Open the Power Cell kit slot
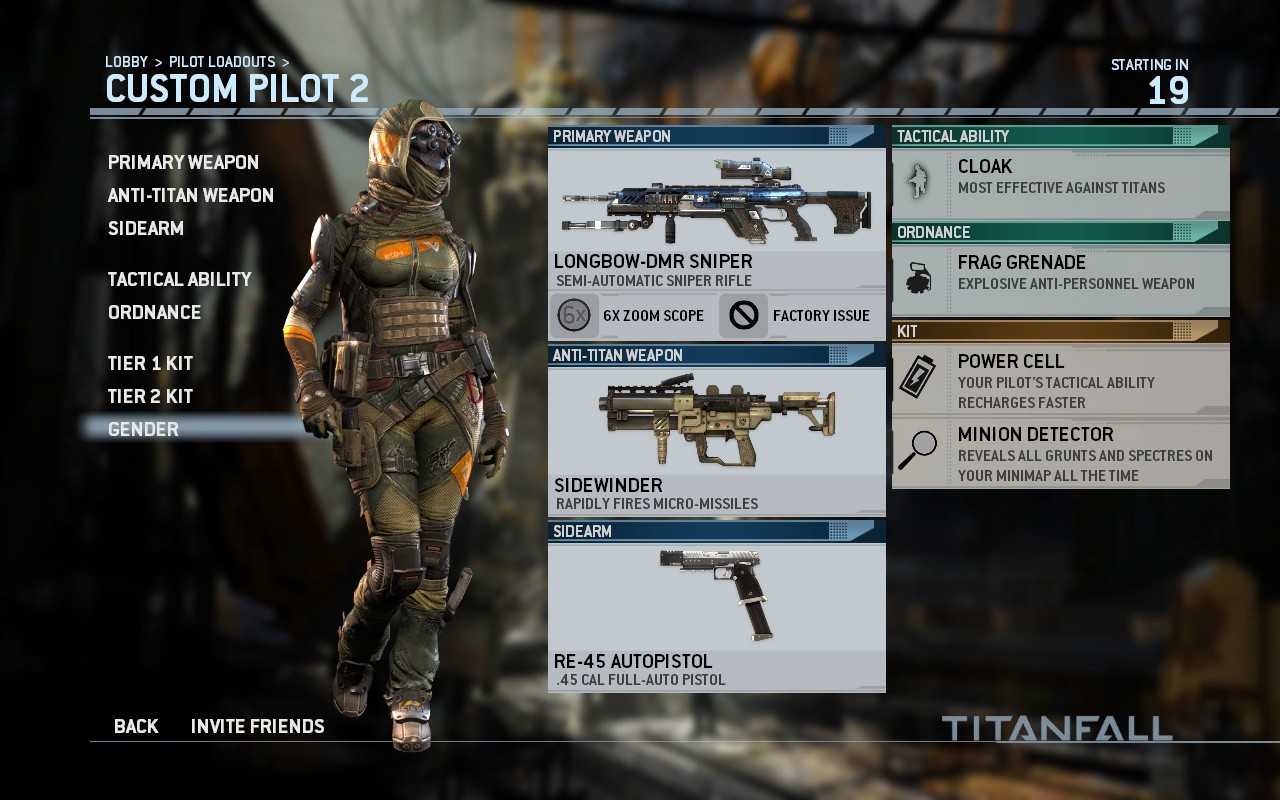The image size is (1280, 800). 1060,380
